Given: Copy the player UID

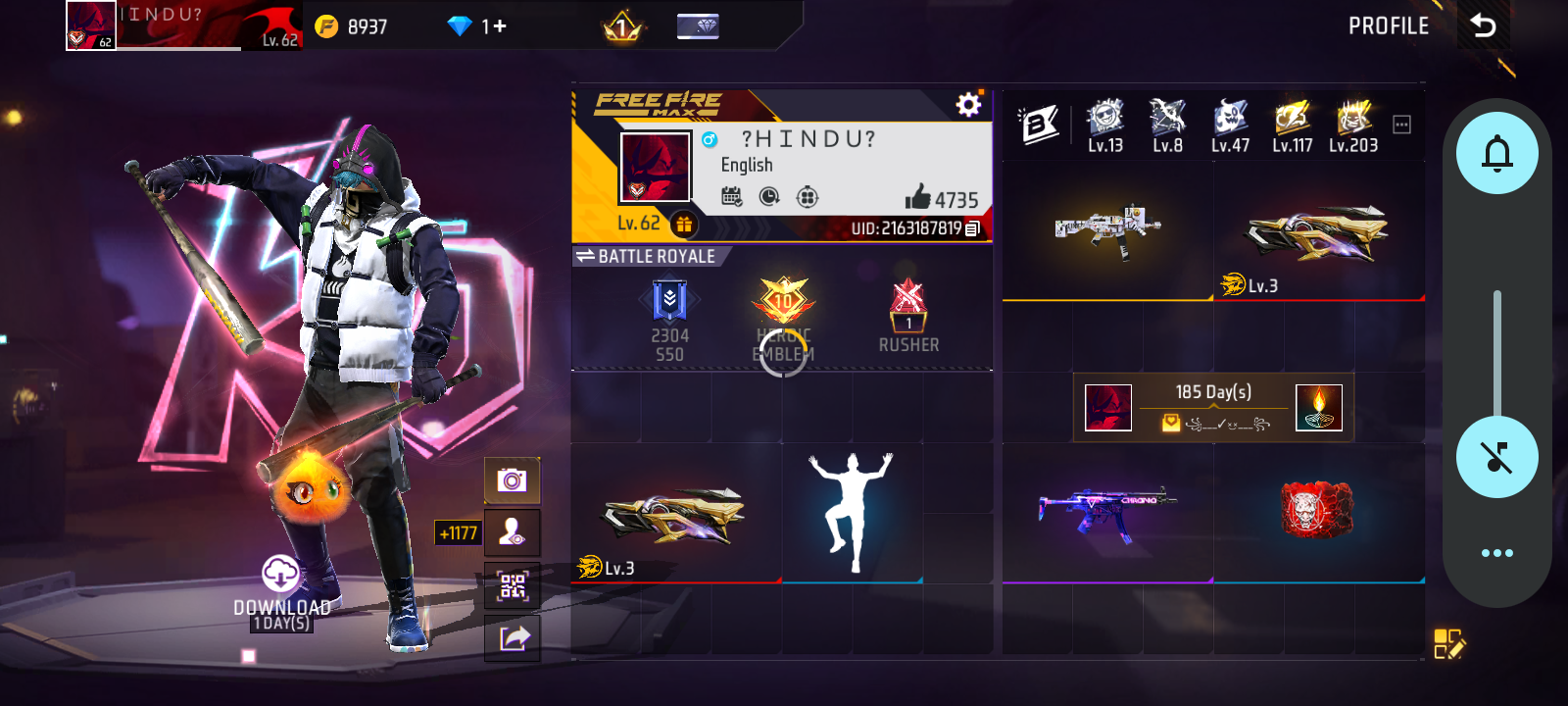Looking at the screenshot, I should (972, 228).
